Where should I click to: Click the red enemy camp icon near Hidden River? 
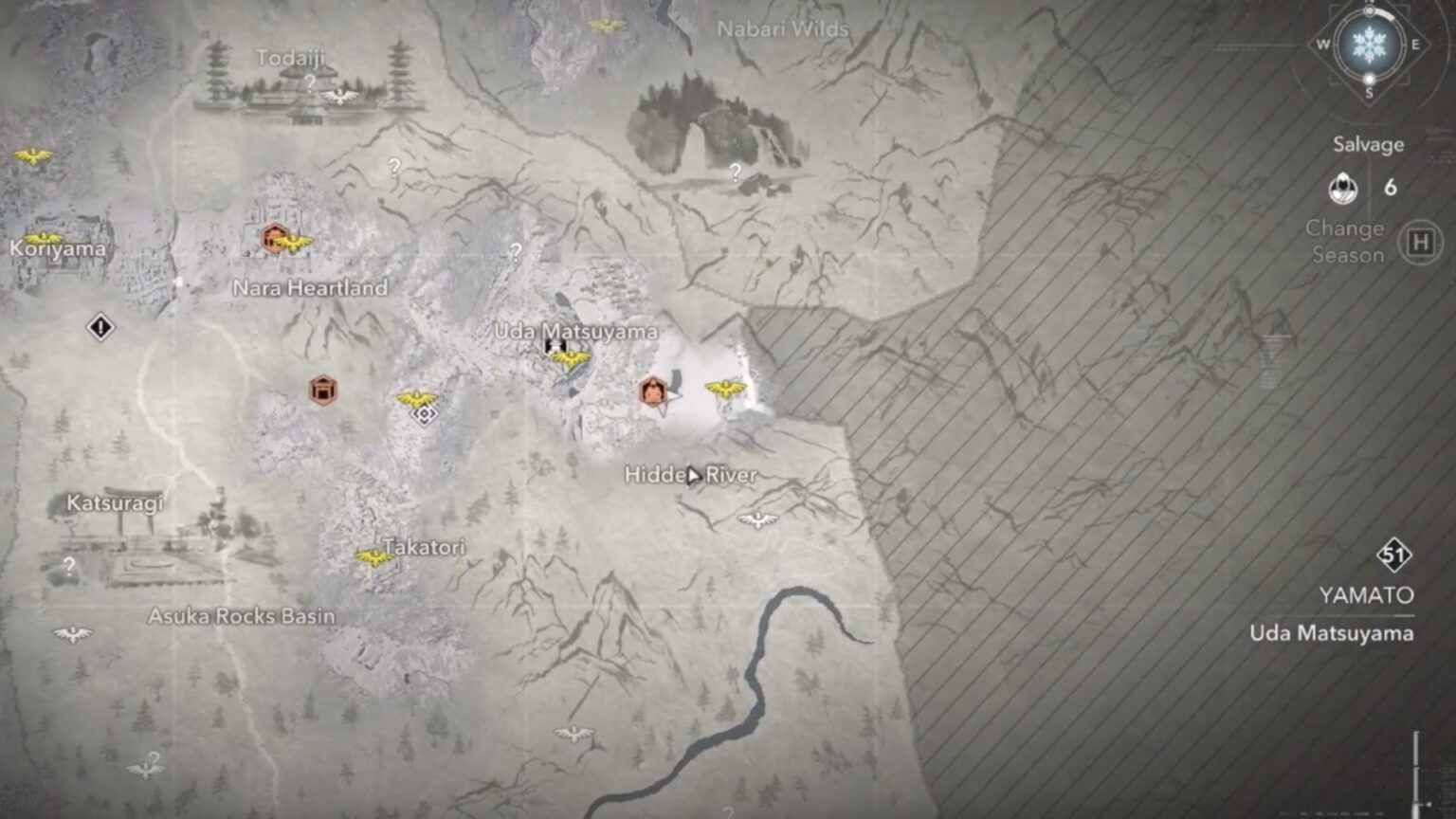click(651, 391)
